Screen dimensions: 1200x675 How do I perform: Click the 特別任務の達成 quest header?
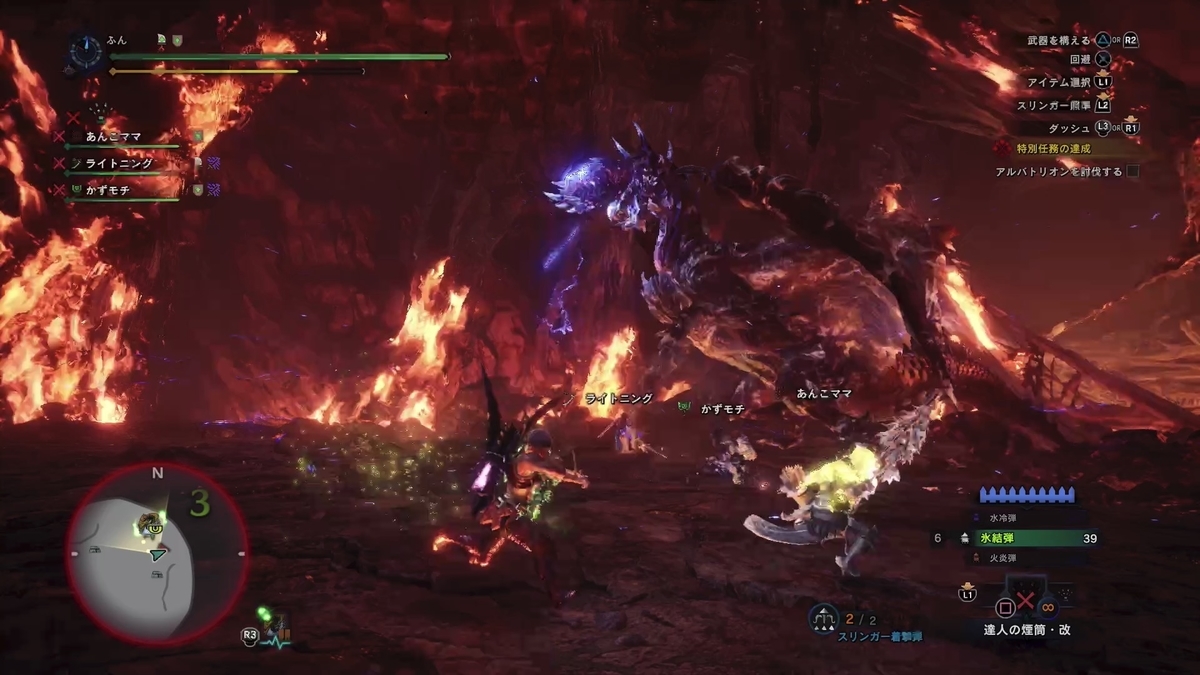[x=1052, y=149]
